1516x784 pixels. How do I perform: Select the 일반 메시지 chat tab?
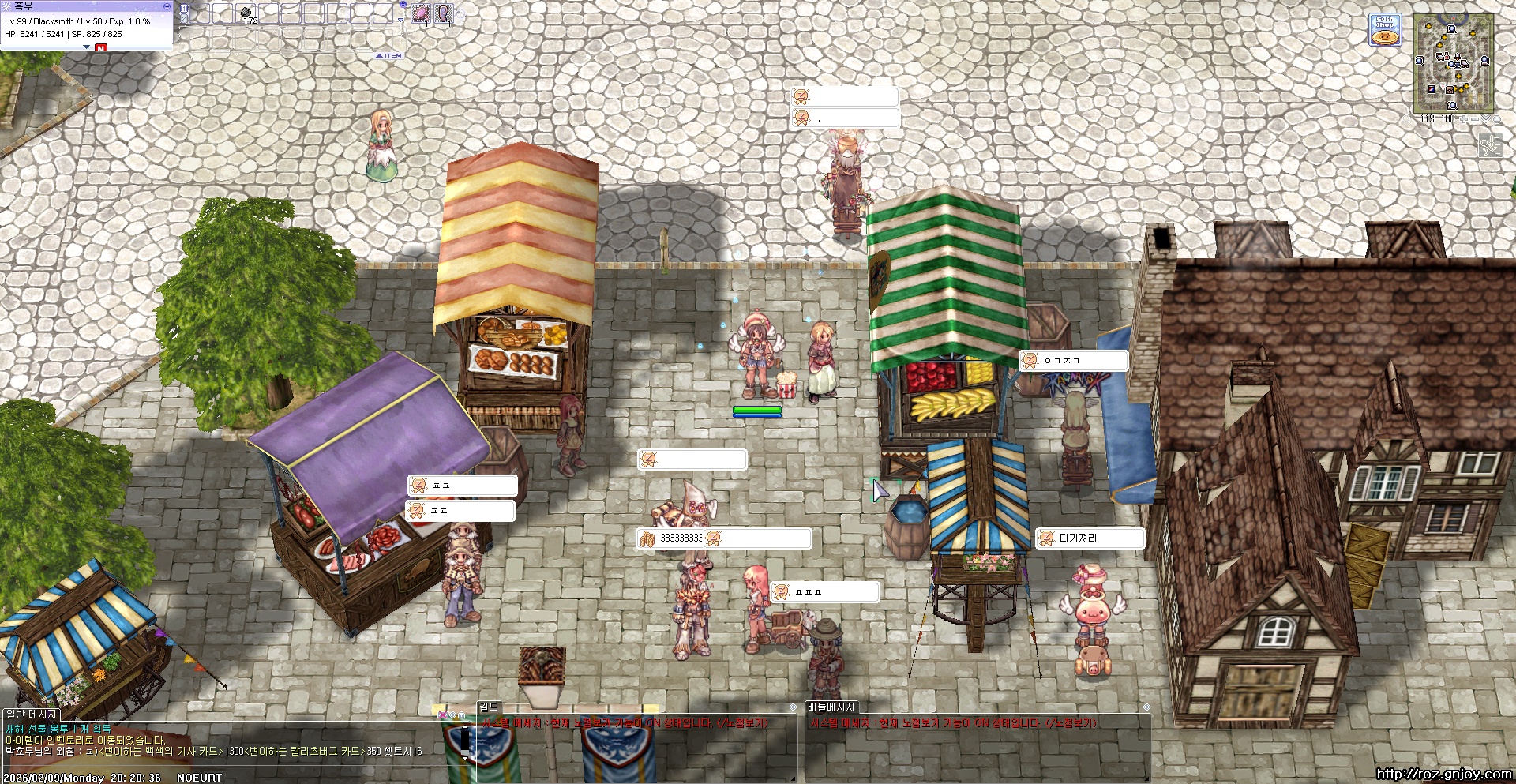click(32, 715)
